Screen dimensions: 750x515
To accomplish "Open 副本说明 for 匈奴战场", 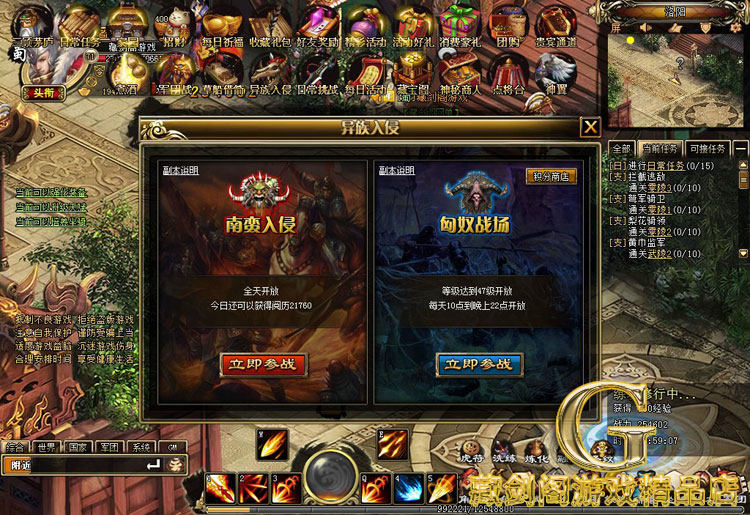I will tap(396, 170).
